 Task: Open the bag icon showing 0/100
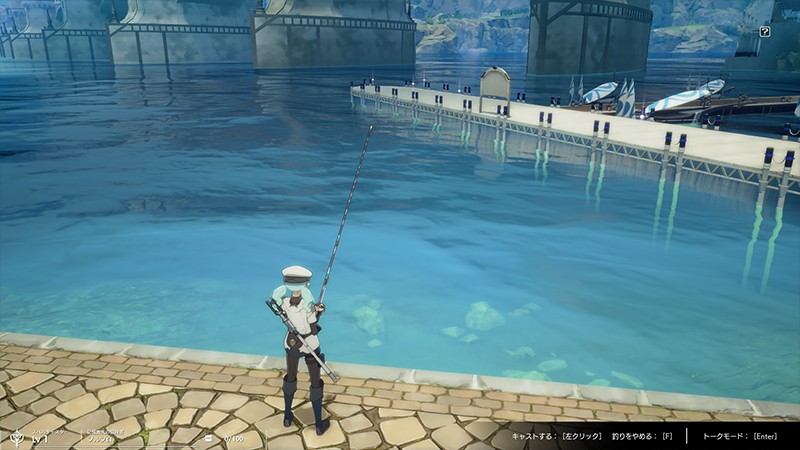(209, 438)
